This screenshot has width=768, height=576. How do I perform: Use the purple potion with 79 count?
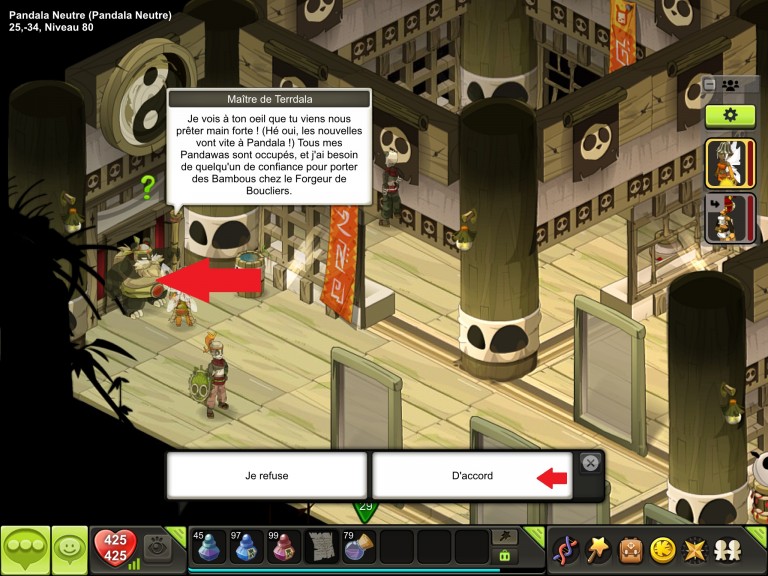[x=359, y=547]
